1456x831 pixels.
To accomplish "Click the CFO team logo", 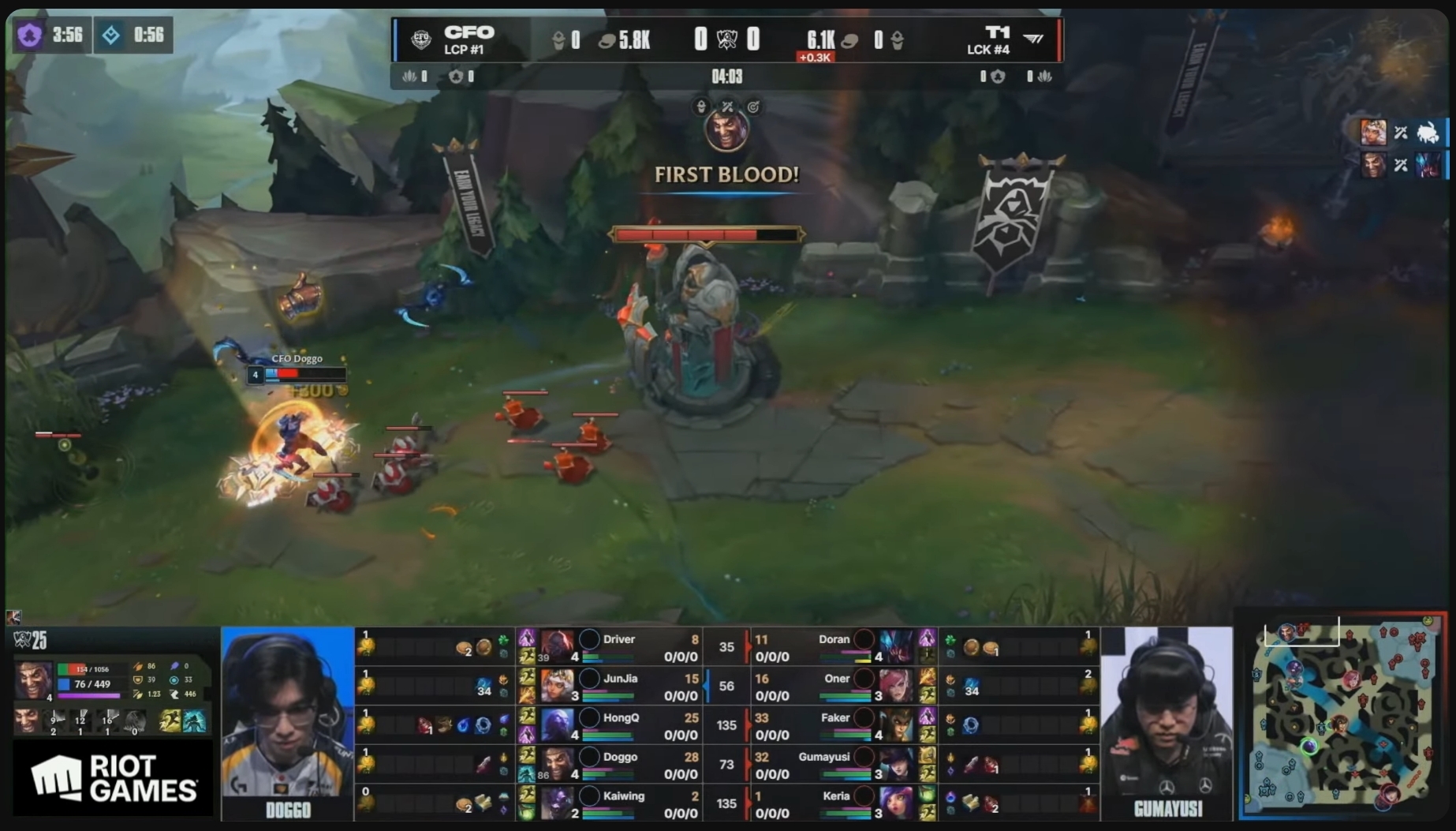I will click(421, 39).
